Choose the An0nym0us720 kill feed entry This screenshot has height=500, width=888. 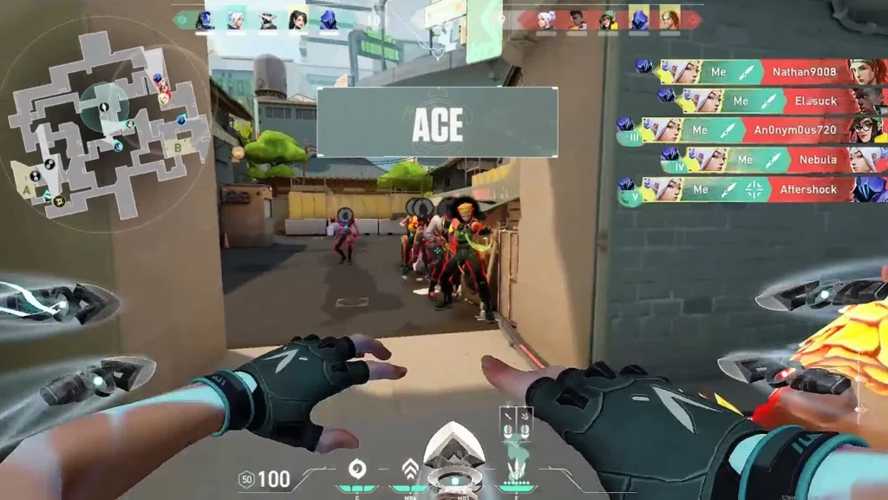pyautogui.click(x=752, y=130)
